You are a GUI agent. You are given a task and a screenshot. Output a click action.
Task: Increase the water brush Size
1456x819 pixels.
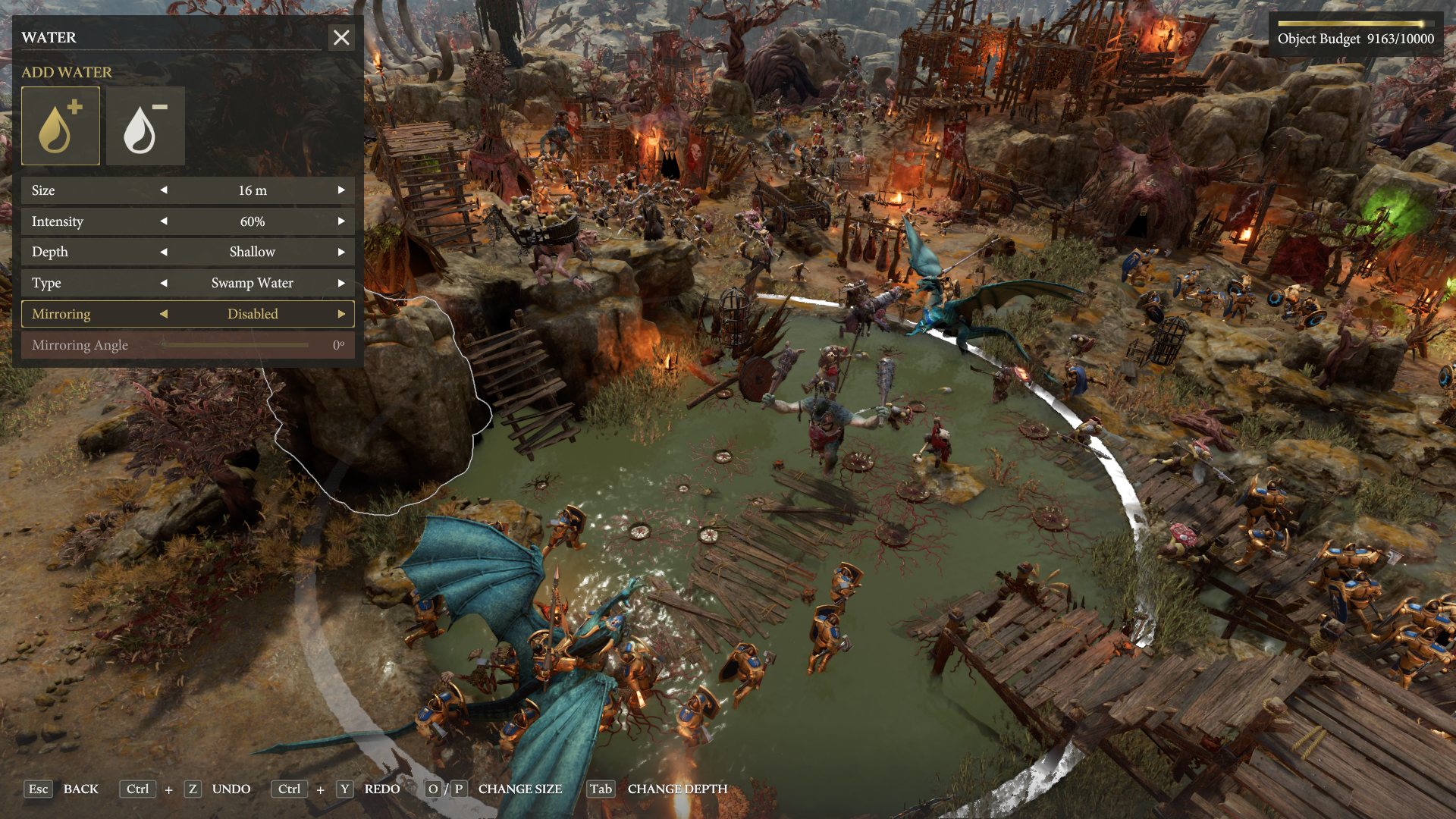[341, 190]
